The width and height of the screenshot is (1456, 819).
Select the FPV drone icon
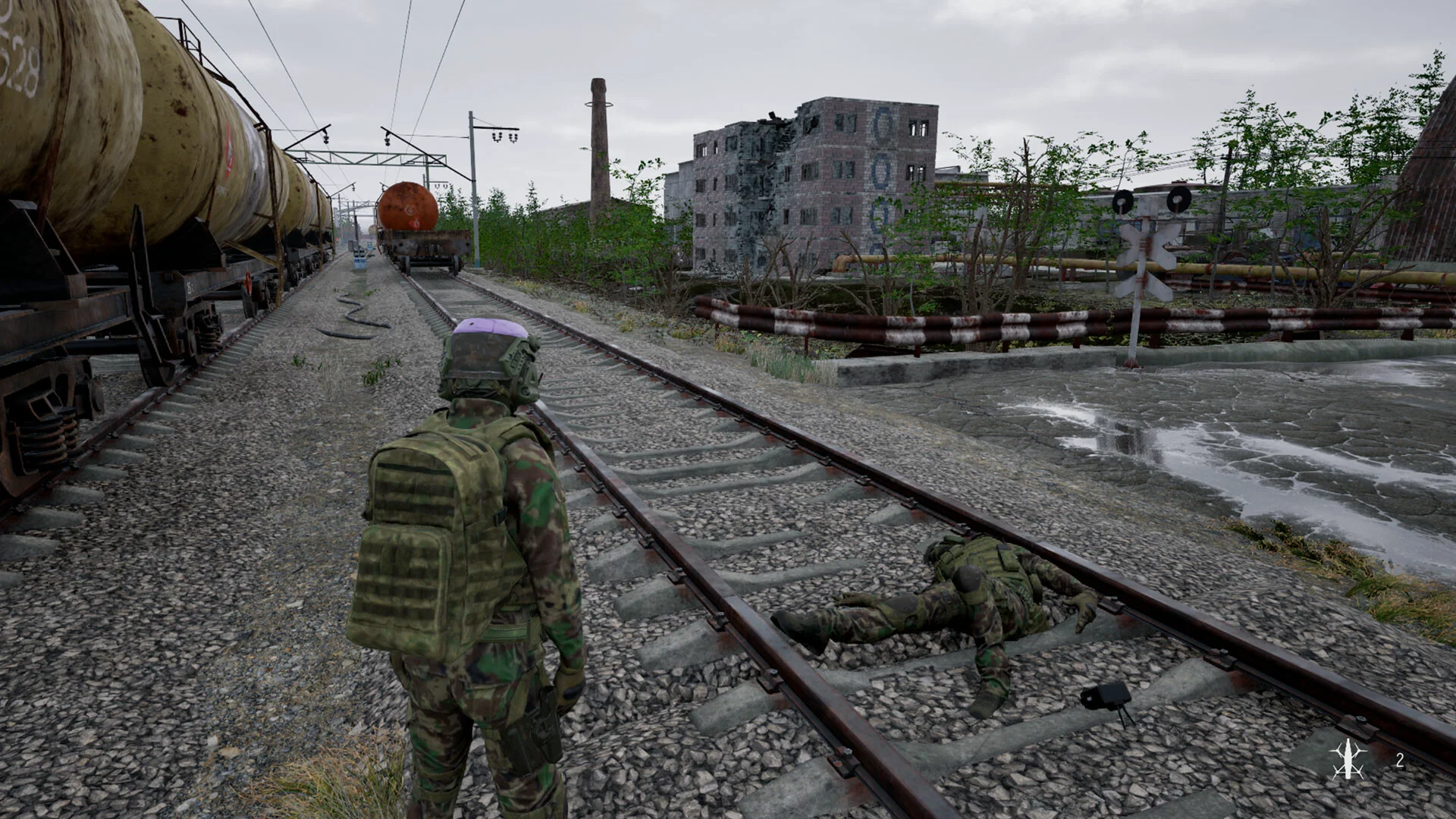tap(1348, 758)
